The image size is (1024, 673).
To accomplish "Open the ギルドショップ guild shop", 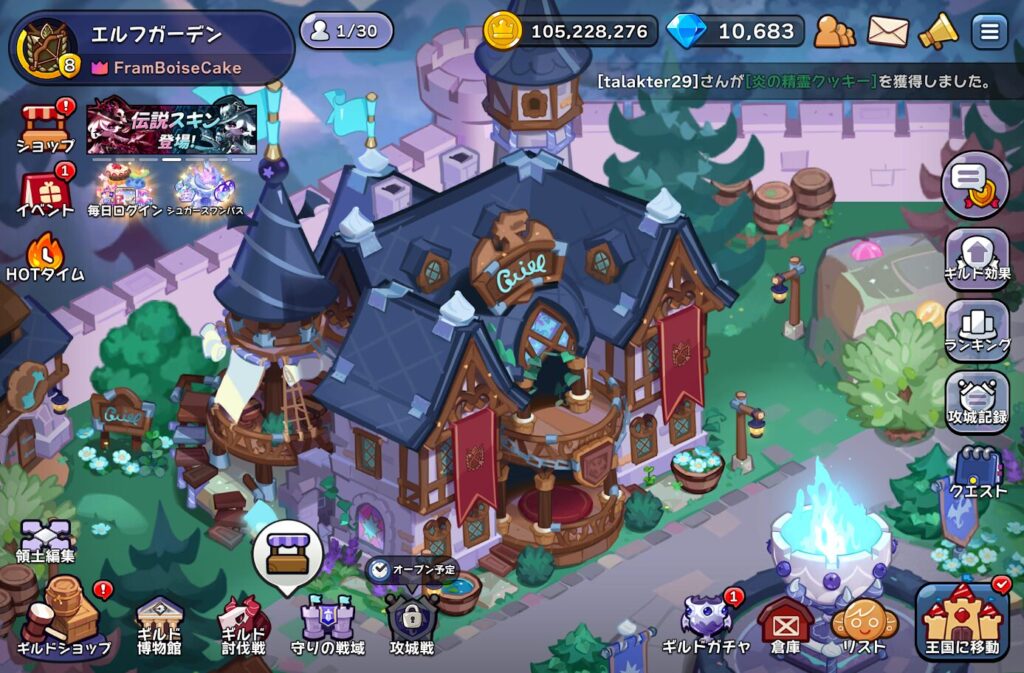I will point(62,620).
